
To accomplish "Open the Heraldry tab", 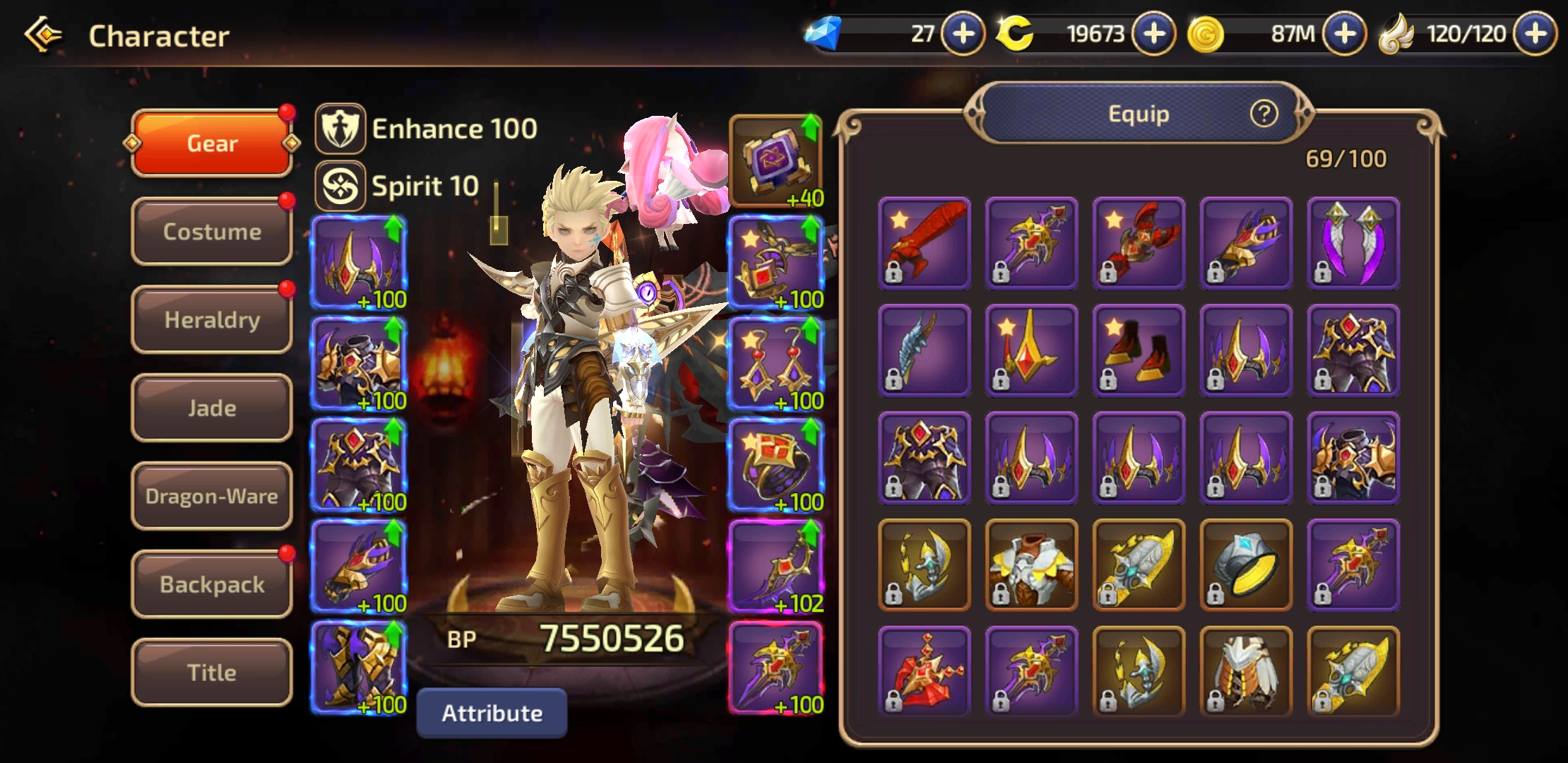I will [212, 320].
